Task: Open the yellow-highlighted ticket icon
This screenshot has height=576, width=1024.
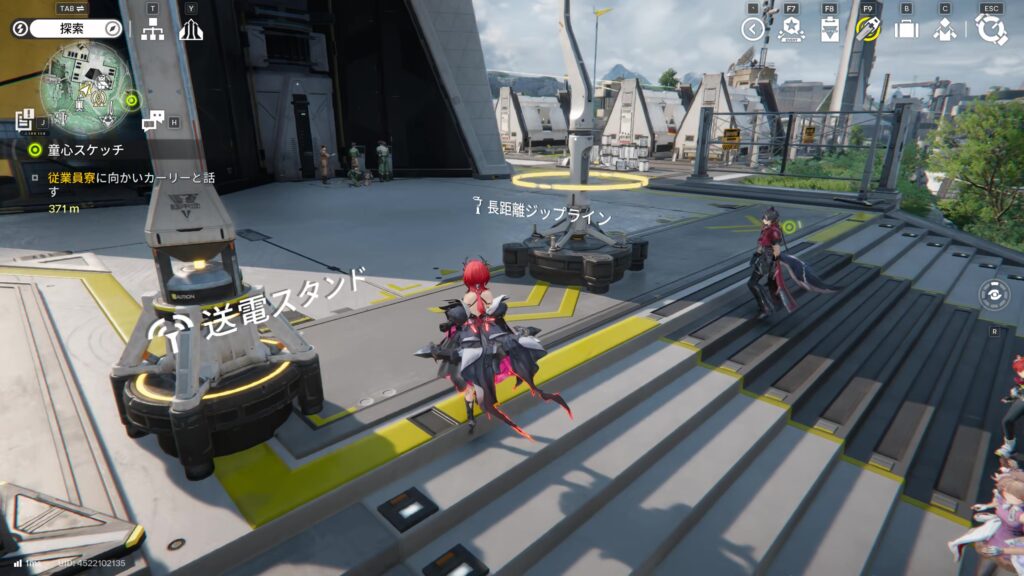Action: click(867, 29)
